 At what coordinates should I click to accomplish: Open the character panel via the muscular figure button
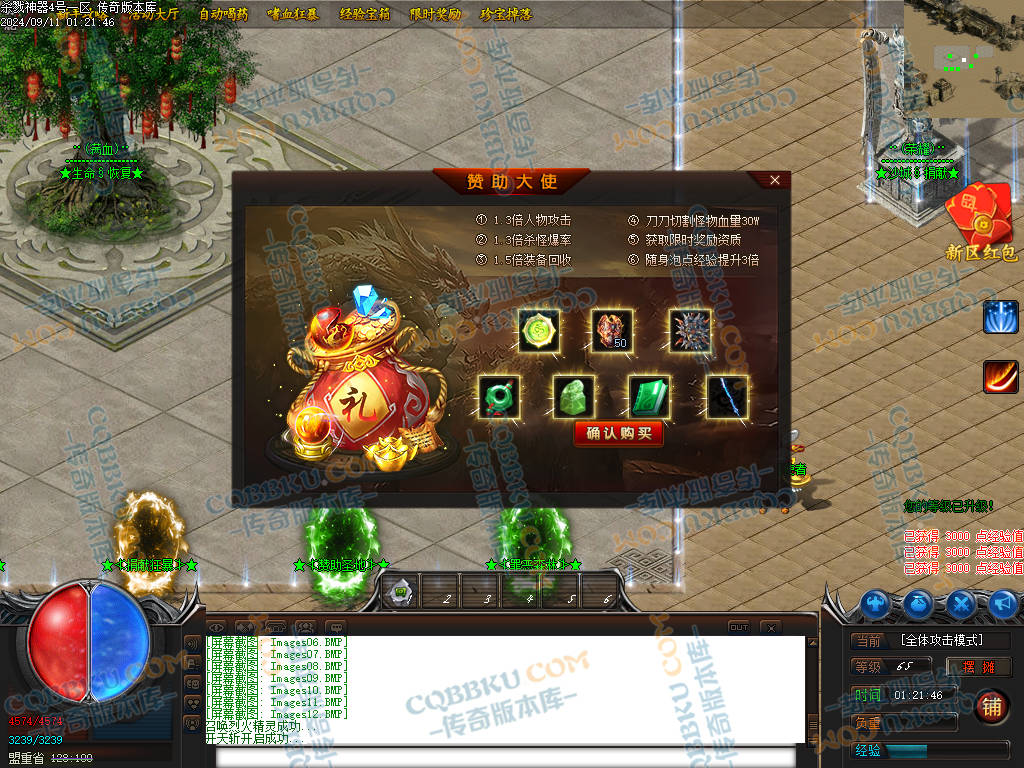pos(877,603)
